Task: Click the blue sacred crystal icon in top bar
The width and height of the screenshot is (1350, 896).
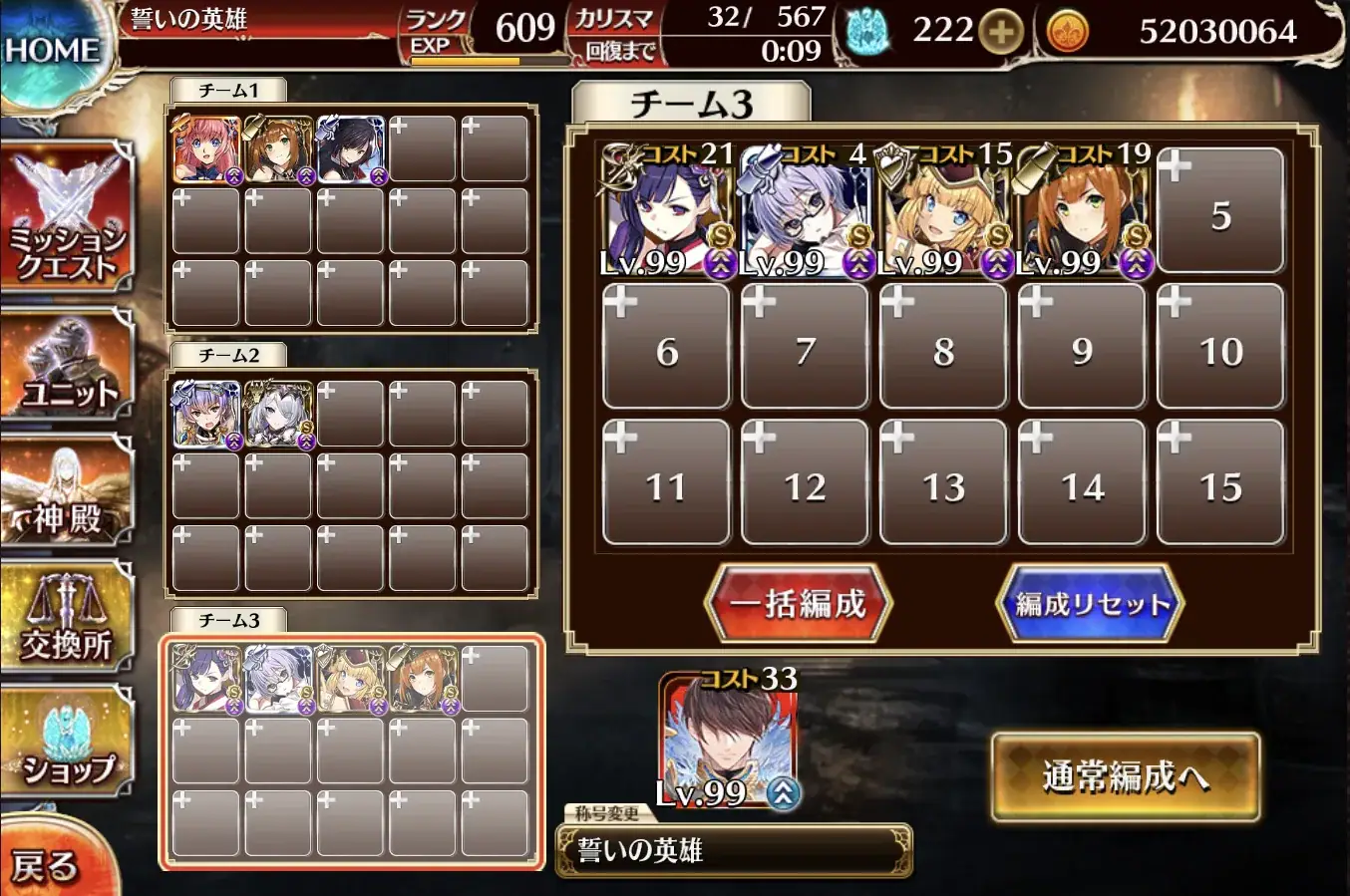Action: tap(869, 30)
